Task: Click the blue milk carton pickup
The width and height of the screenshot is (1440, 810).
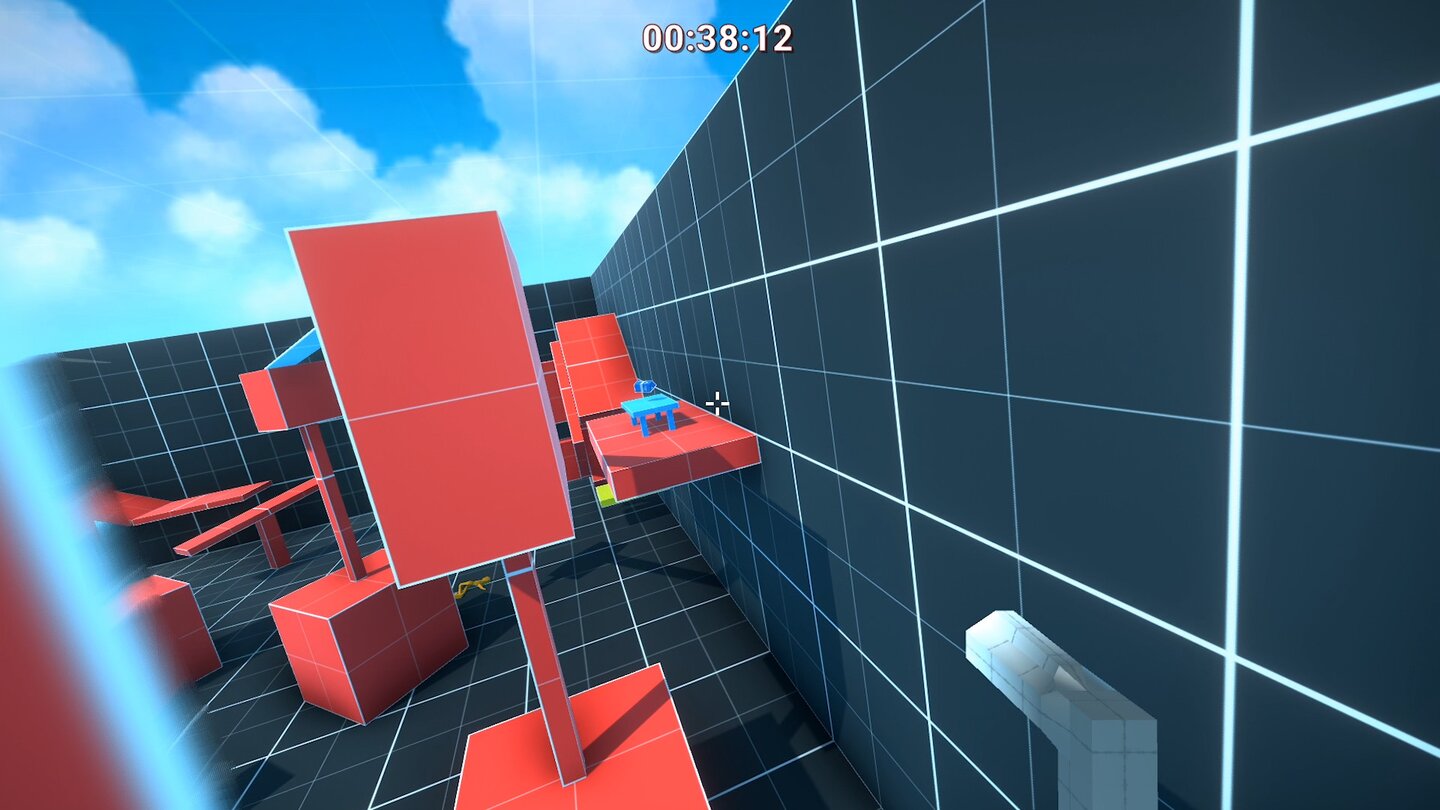Action: [644, 385]
